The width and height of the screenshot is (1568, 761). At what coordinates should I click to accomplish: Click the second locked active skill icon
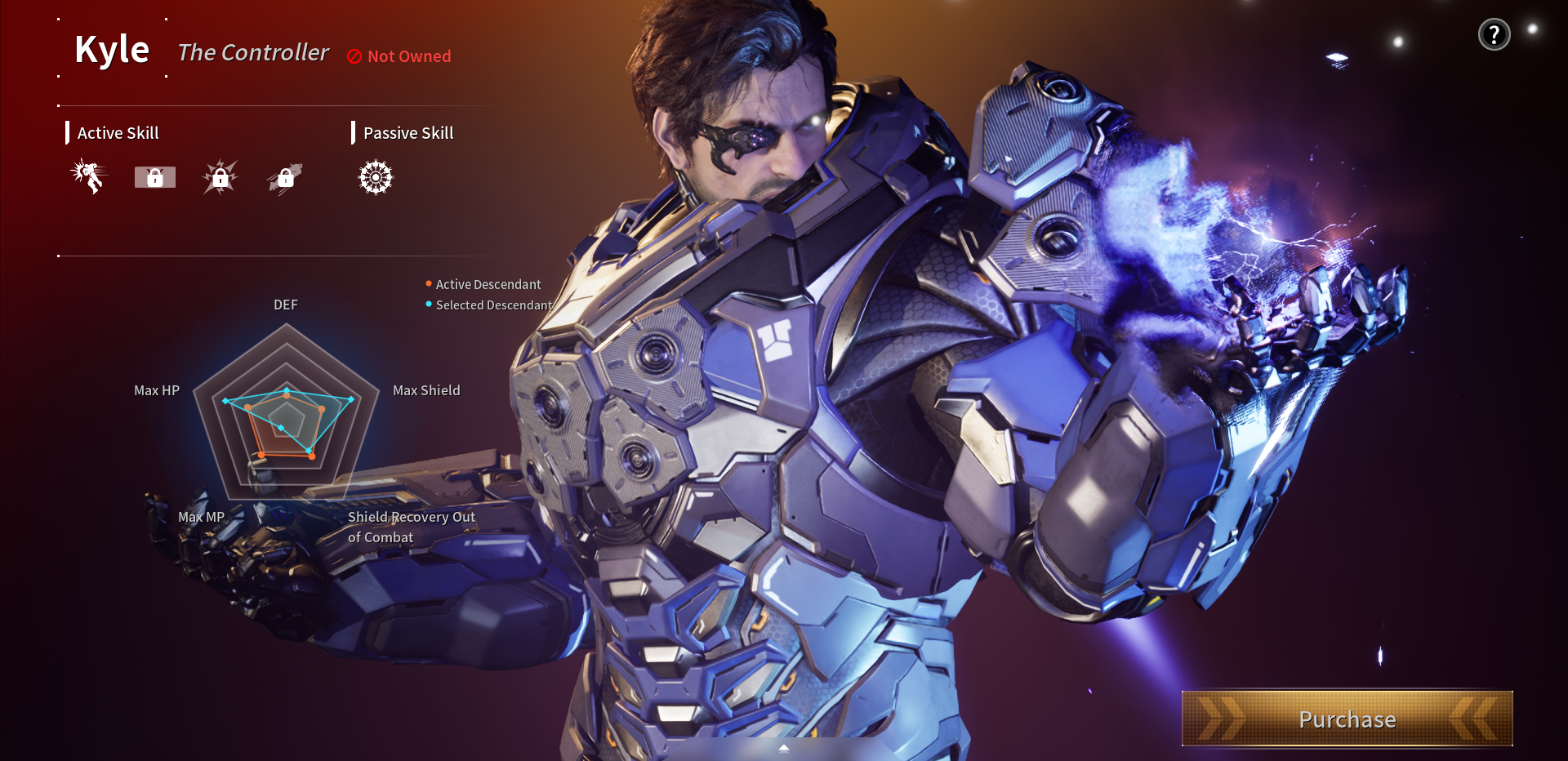(x=154, y=176)
